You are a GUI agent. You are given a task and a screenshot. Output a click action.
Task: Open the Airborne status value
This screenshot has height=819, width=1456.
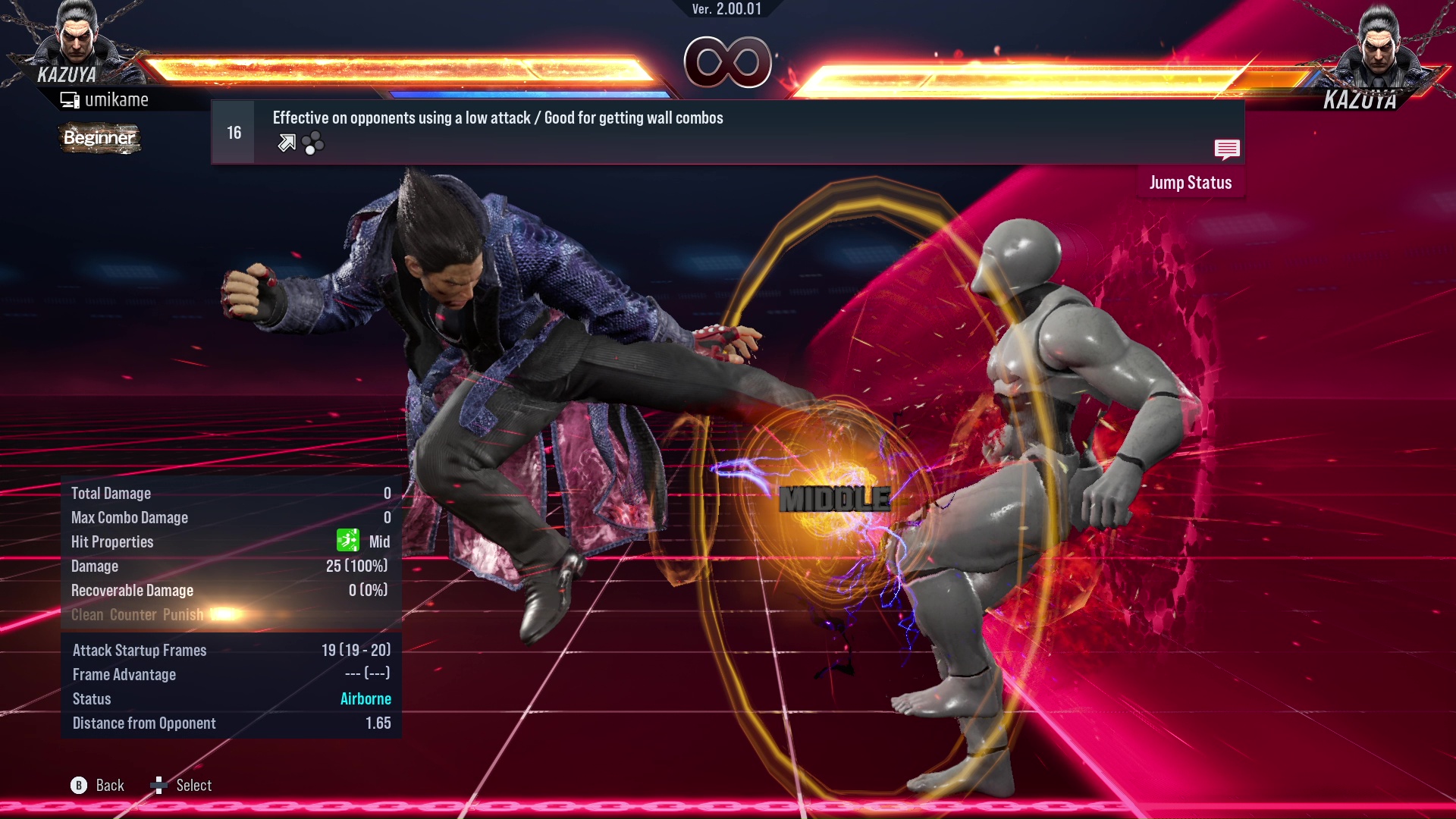[x=366, y=698]
